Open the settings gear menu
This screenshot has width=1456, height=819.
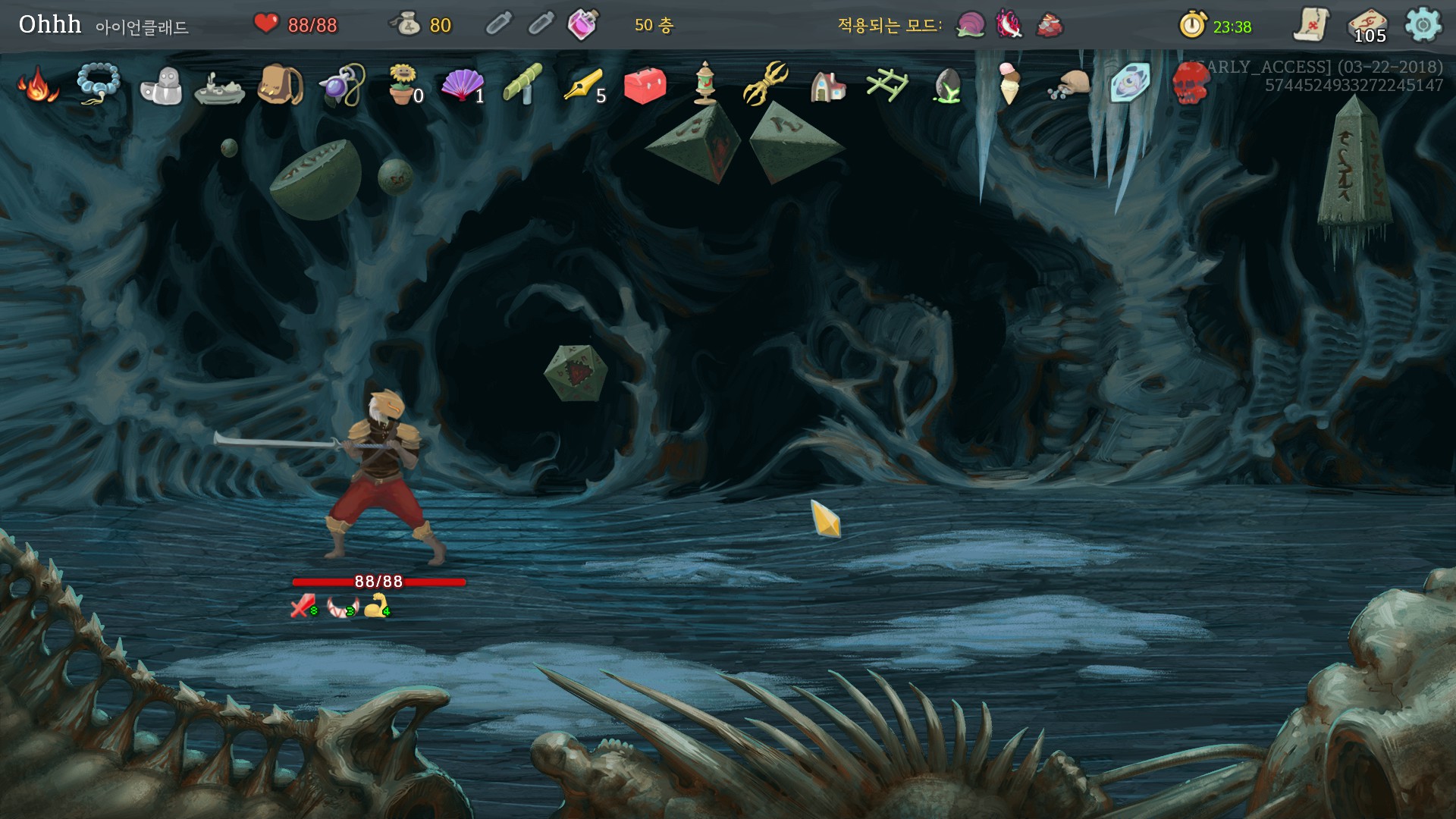(1423, 25)
